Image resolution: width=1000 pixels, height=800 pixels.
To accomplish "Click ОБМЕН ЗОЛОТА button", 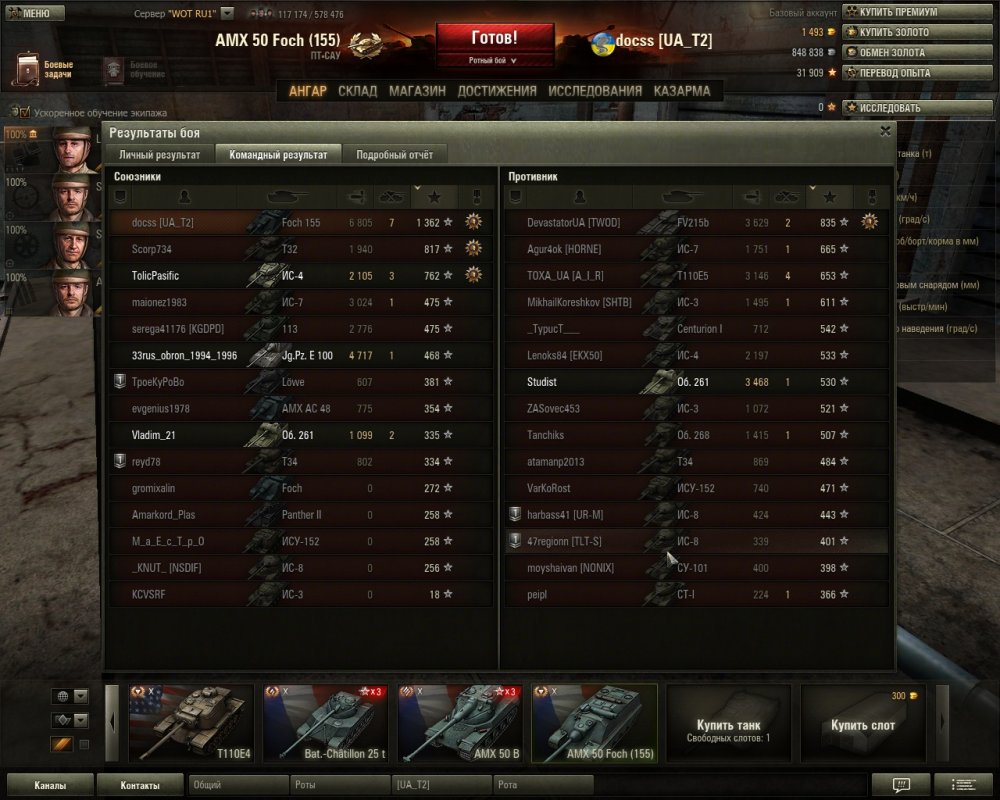I will coord(893,52).
